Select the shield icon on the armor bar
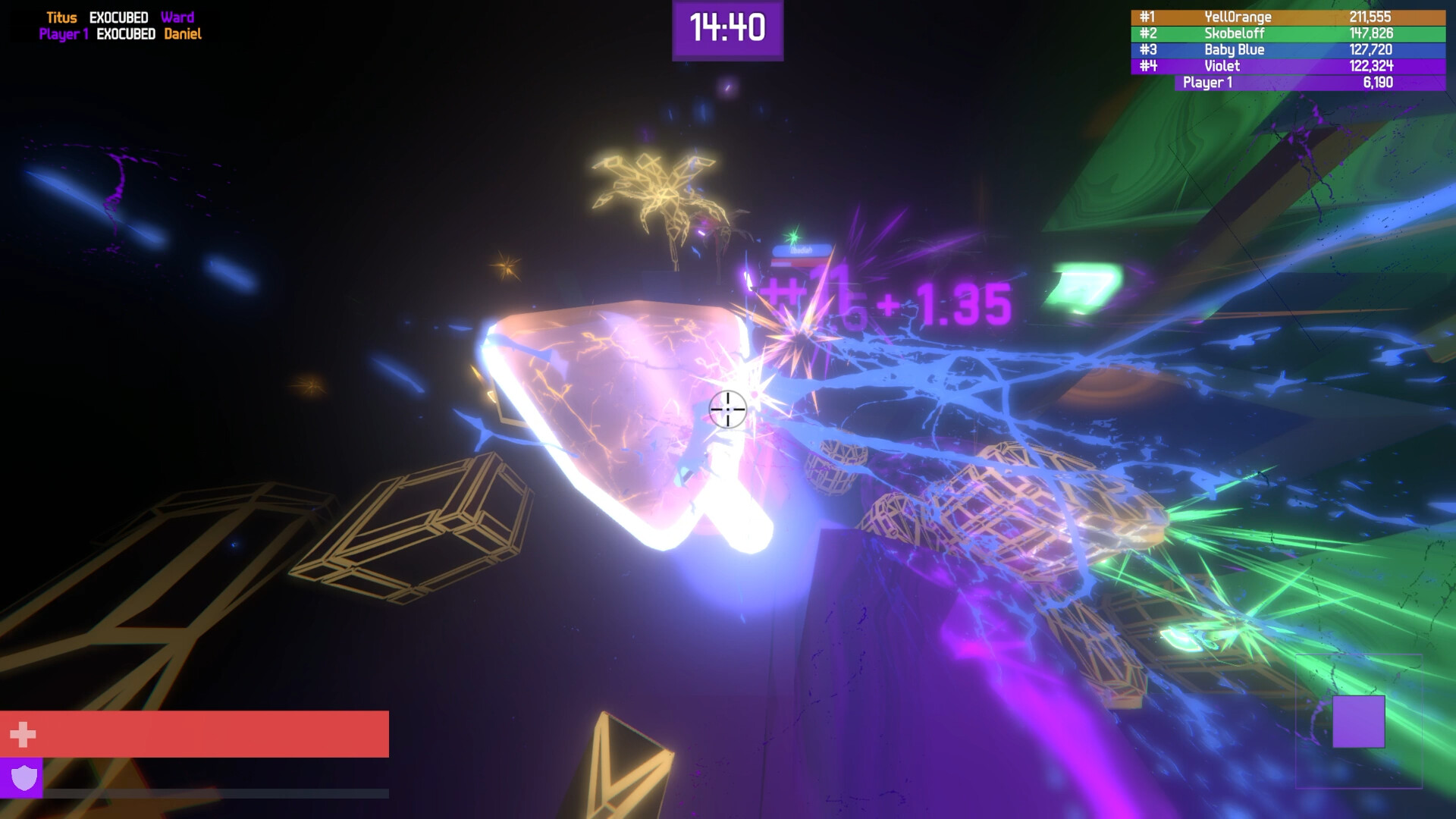Screen dimensions: 1456x819 (24, 777)
